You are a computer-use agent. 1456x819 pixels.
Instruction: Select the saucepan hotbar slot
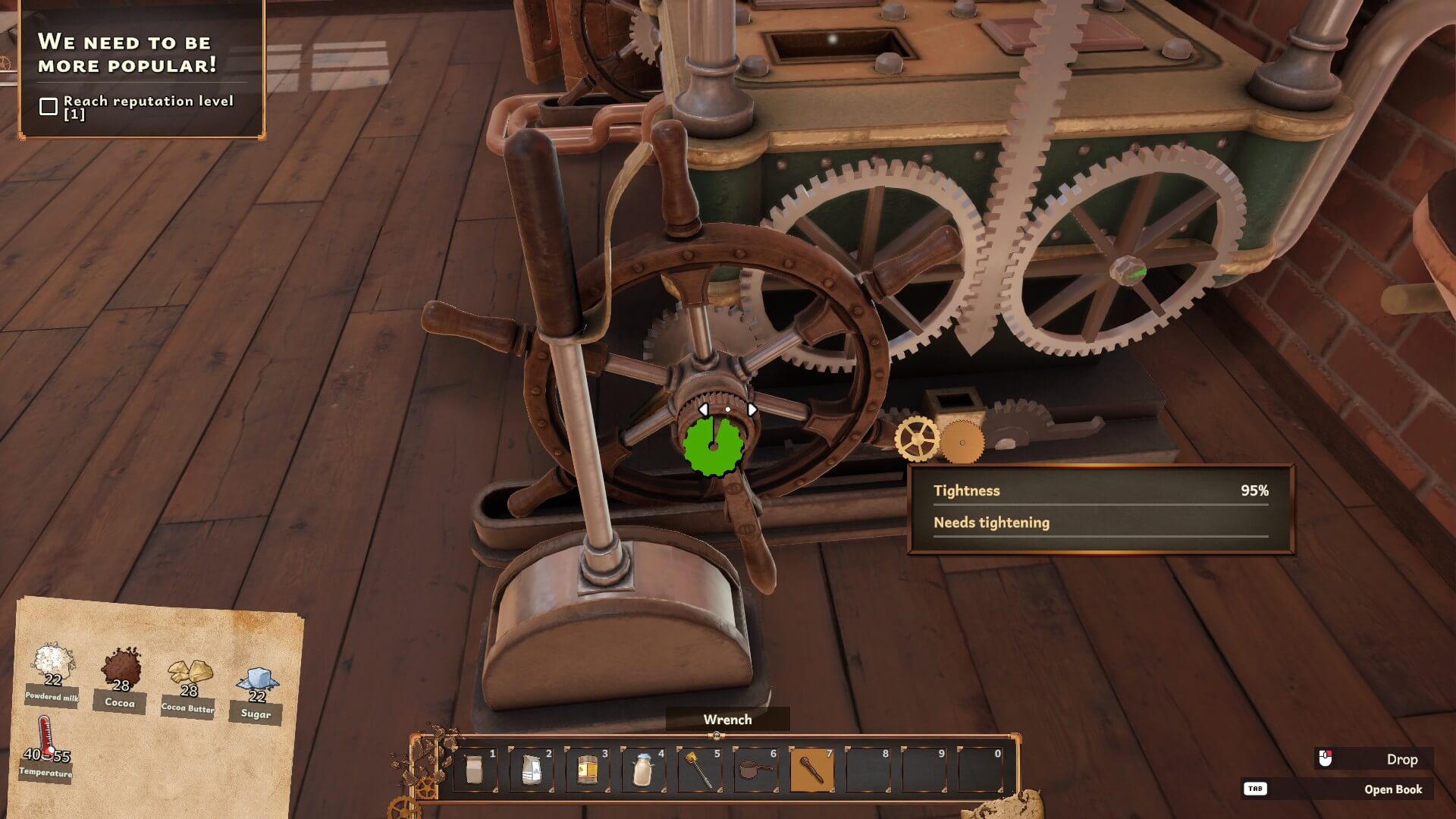(x=755, y=770)
